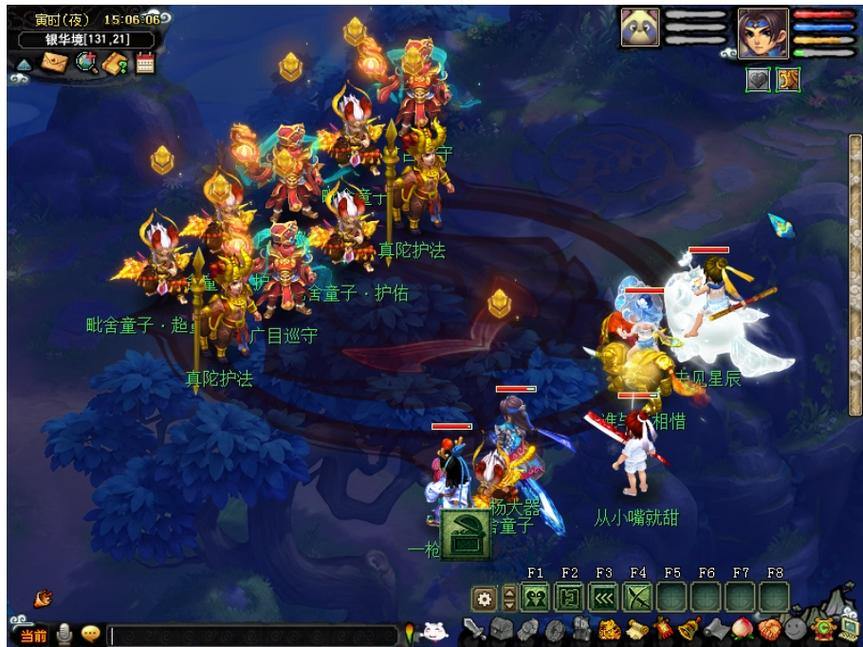Select the gray heart buff icon
Screen dimensions: 863x647
point(759,80)
